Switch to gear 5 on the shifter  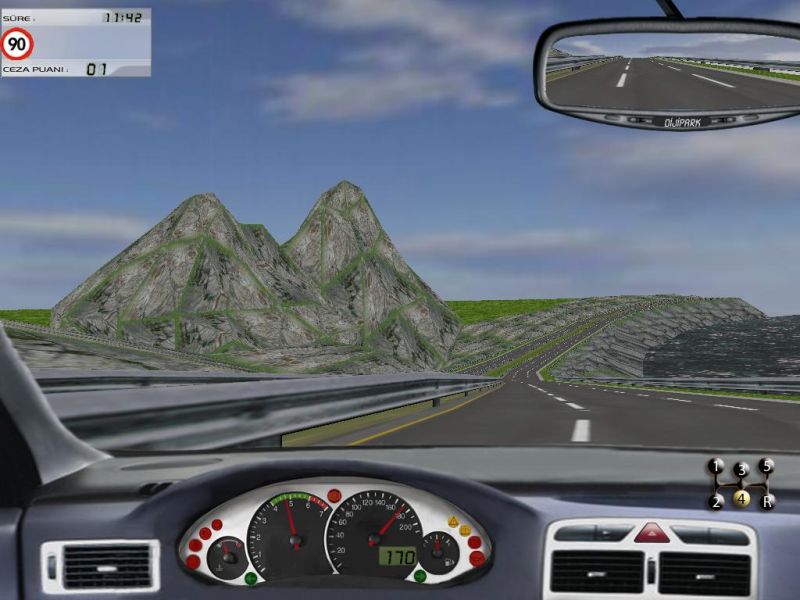click(767, 466)
